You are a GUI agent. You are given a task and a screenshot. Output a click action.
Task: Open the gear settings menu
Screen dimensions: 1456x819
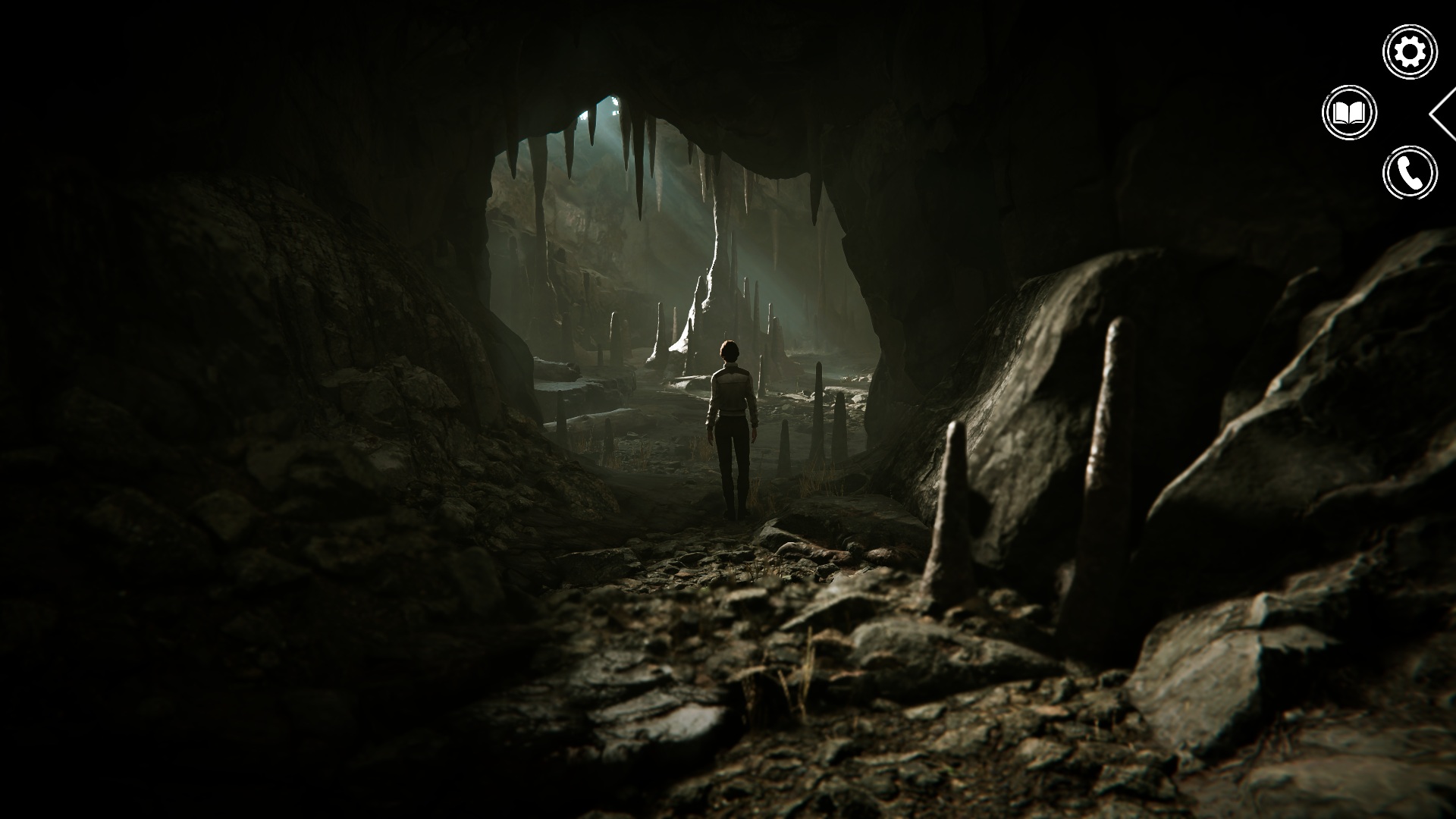1410,52
